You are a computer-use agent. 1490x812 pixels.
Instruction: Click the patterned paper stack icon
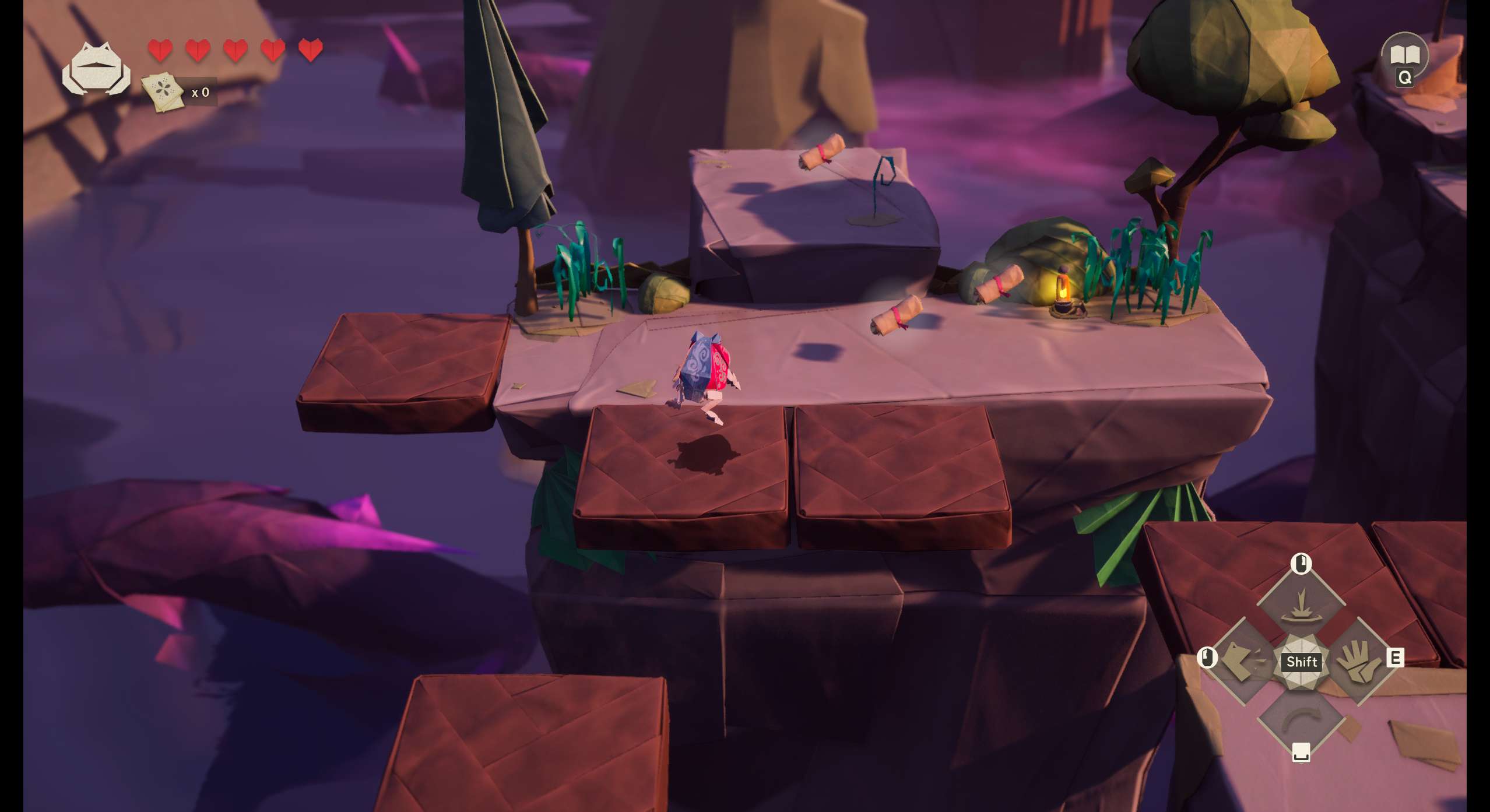162,91
